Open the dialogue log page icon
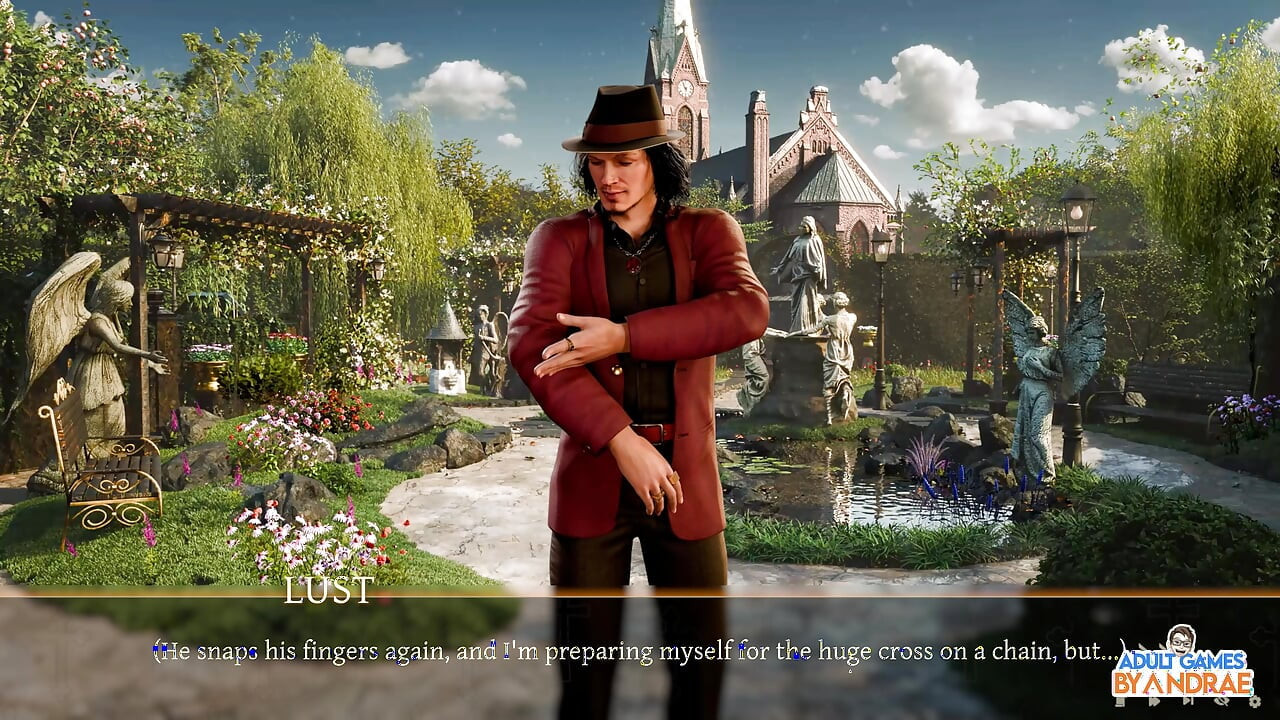The image size is (1280, 720). pyautogui.click(x=1120, y=701)
